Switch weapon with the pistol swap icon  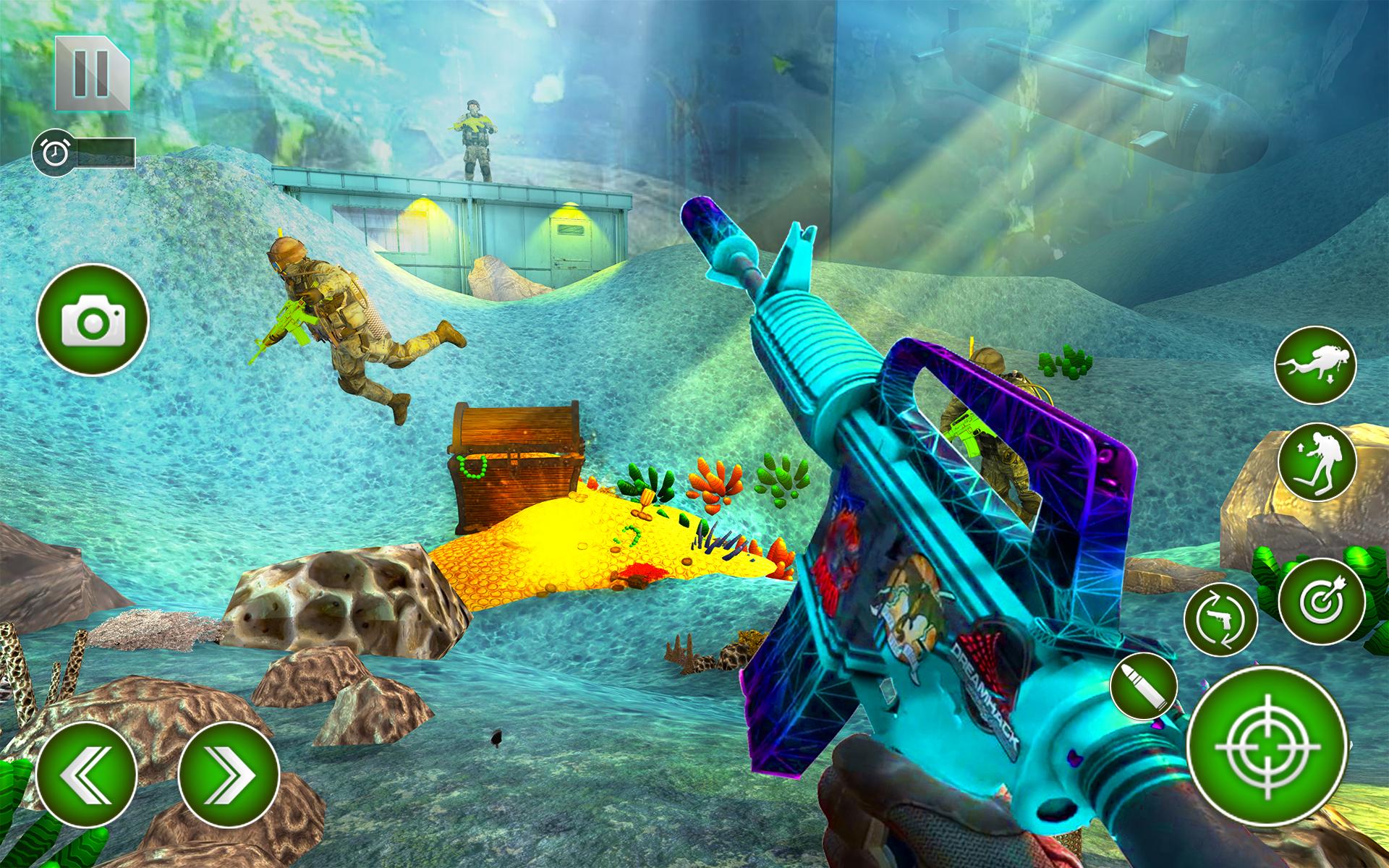coord(1220,619)
